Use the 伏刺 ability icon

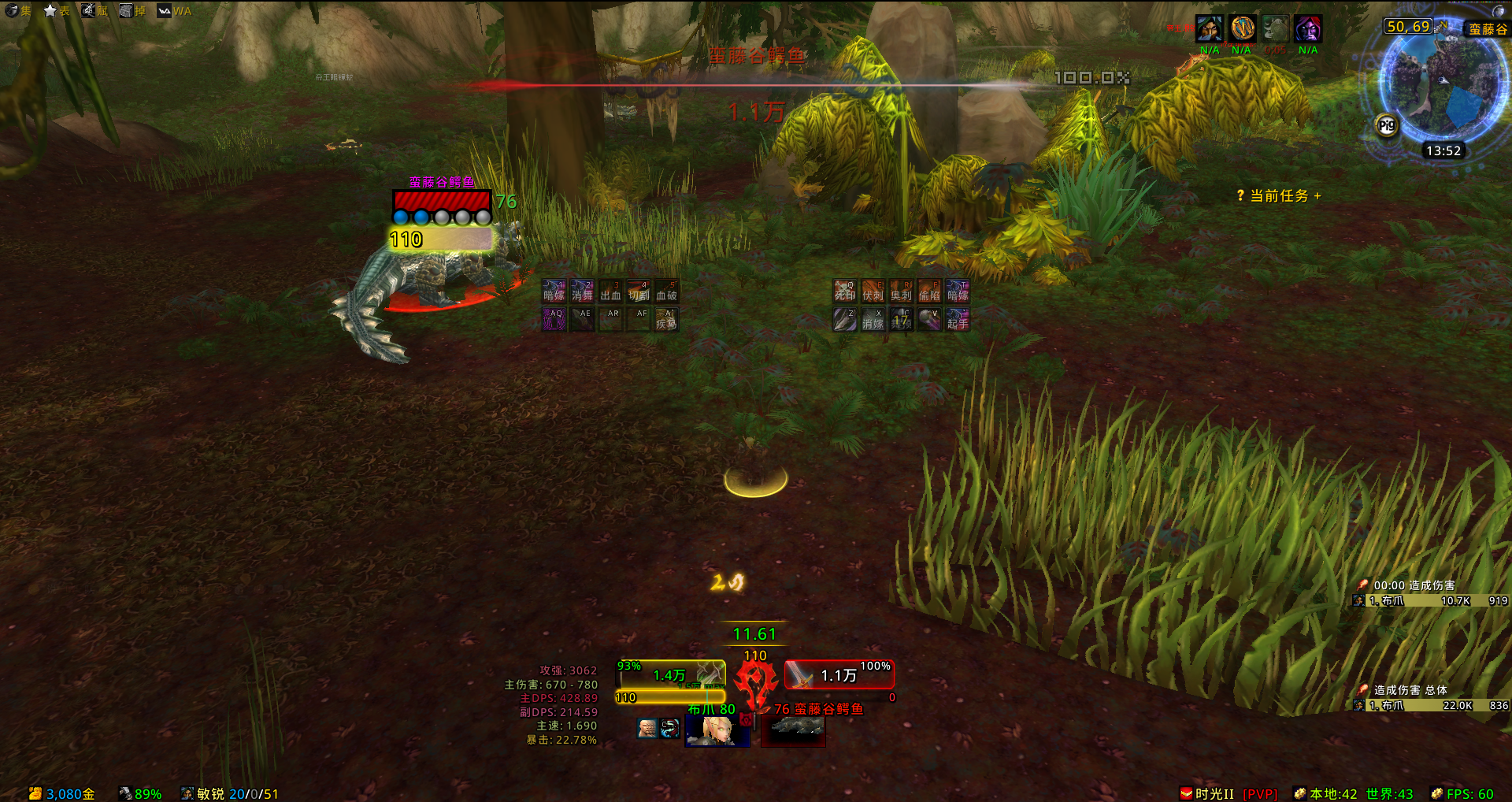(873, 291)
